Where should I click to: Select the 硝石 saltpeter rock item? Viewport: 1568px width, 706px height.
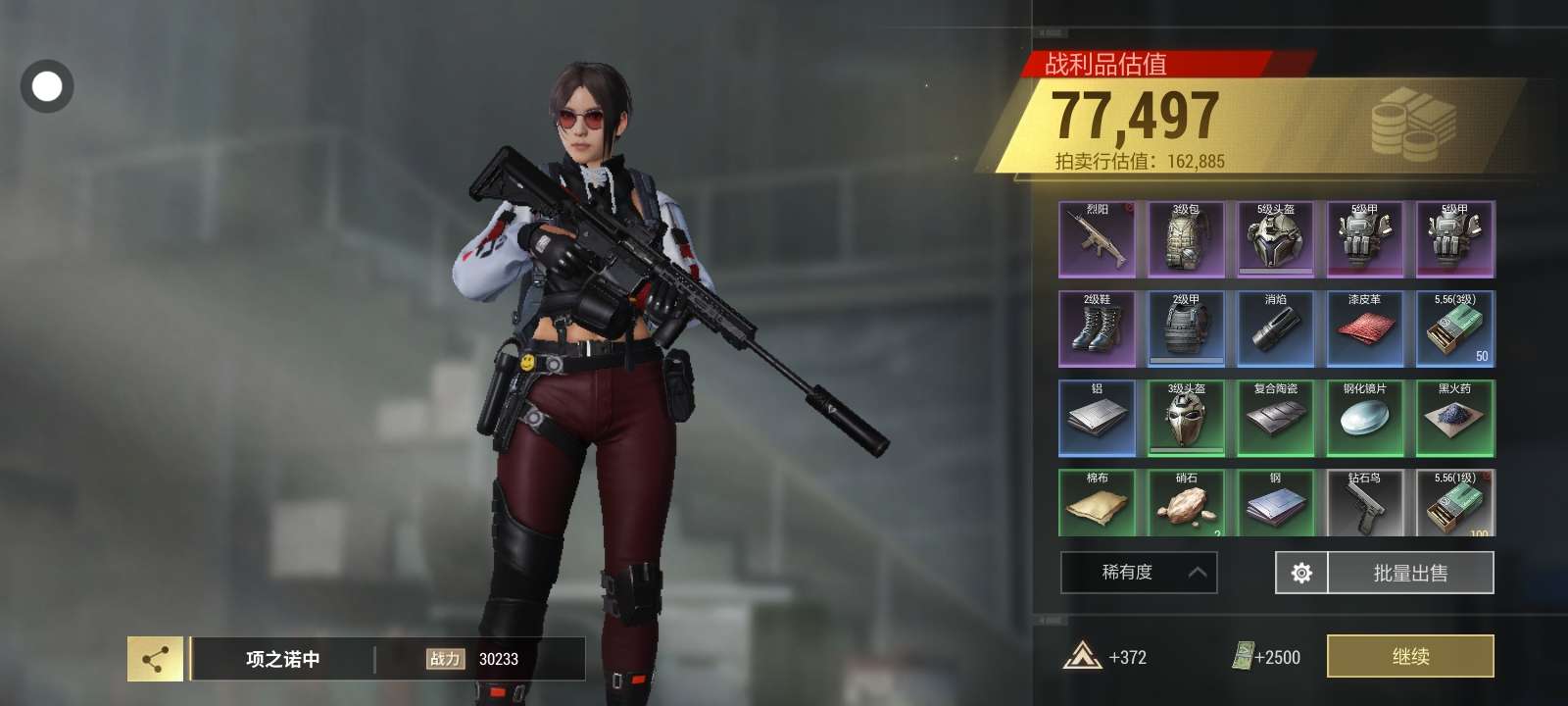[1187, 503]
